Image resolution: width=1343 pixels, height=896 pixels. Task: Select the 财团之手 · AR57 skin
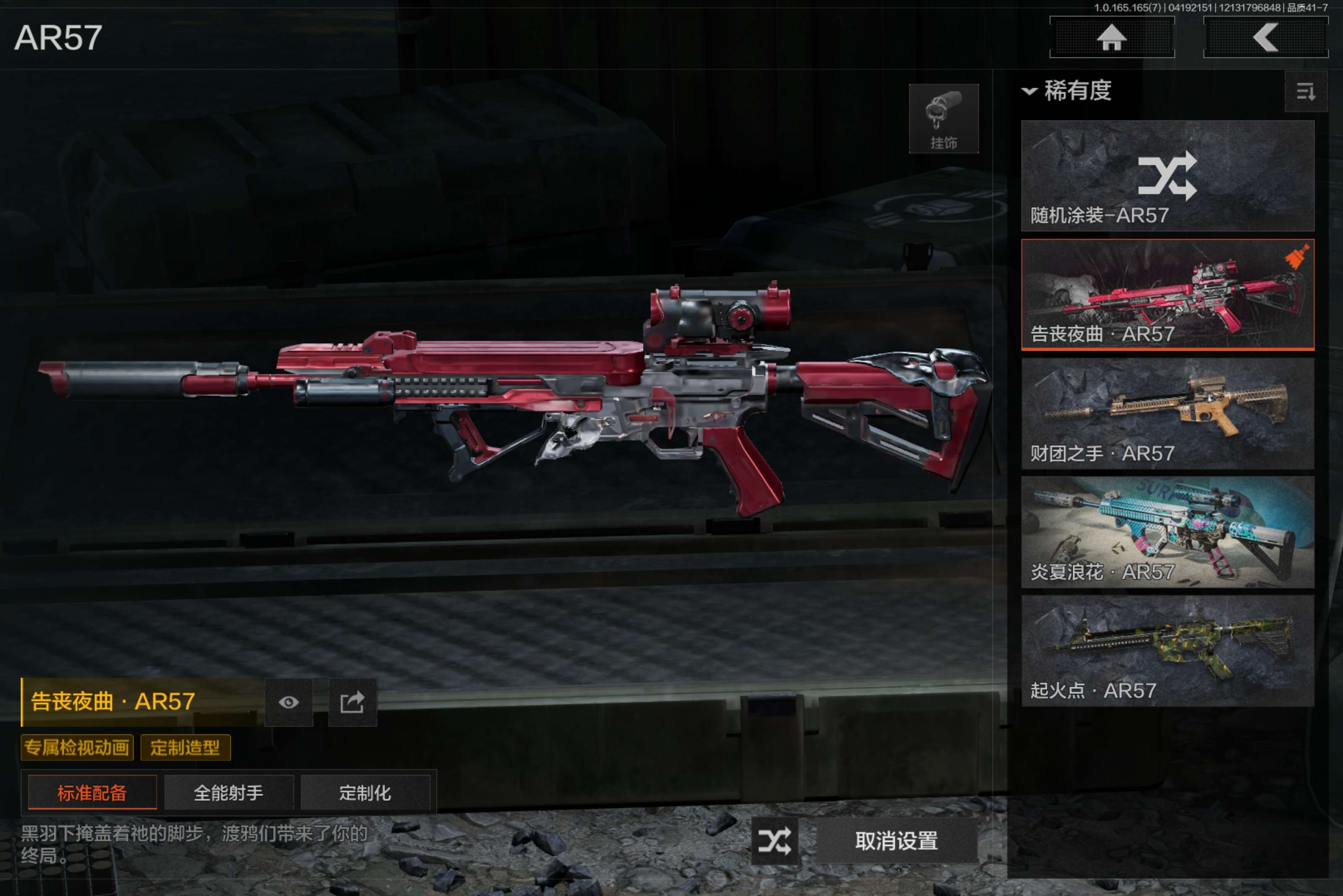1167,413
